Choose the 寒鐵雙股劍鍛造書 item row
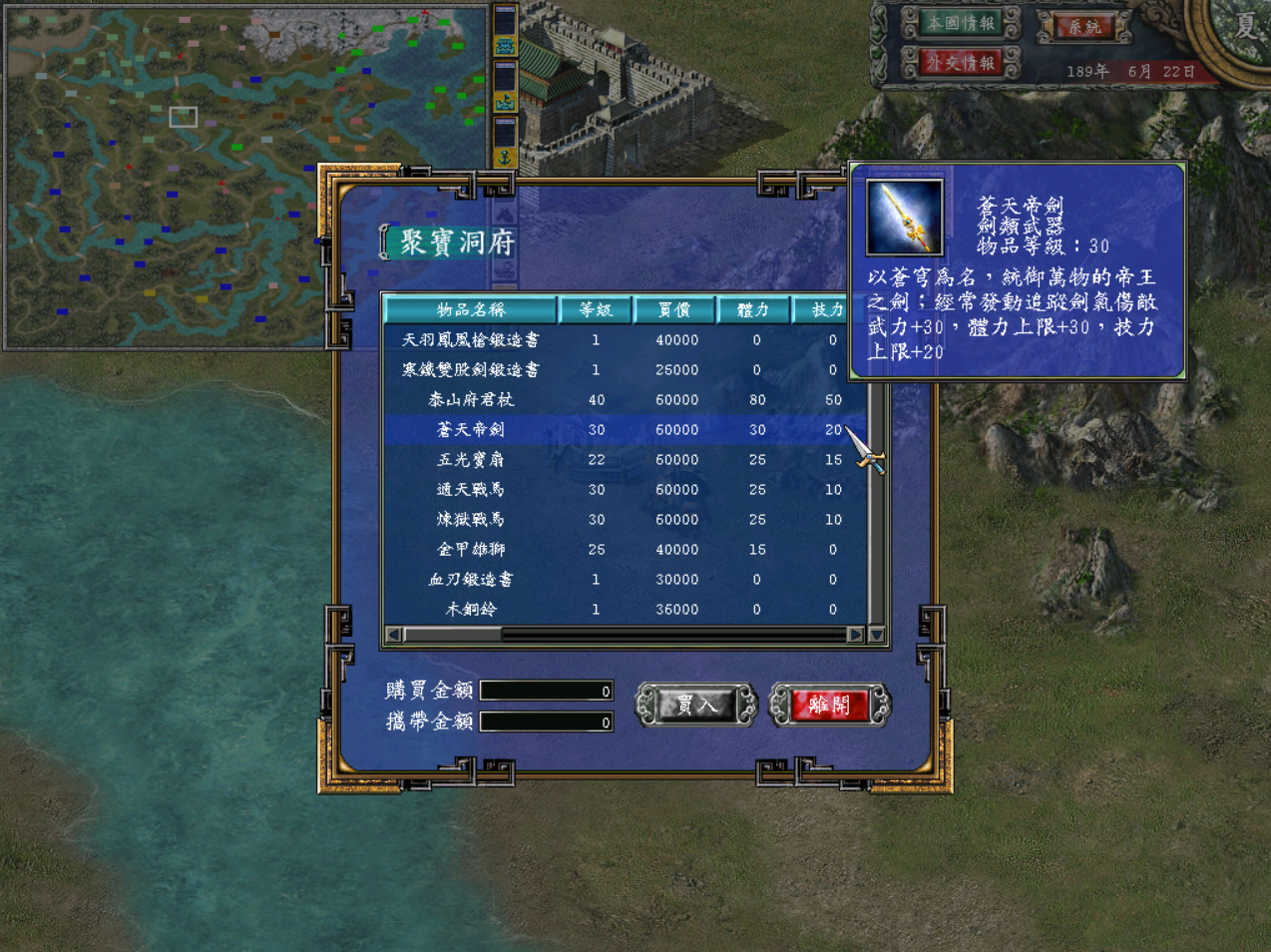Screen dimensions: 1271x952 click(x=470, y=370)
